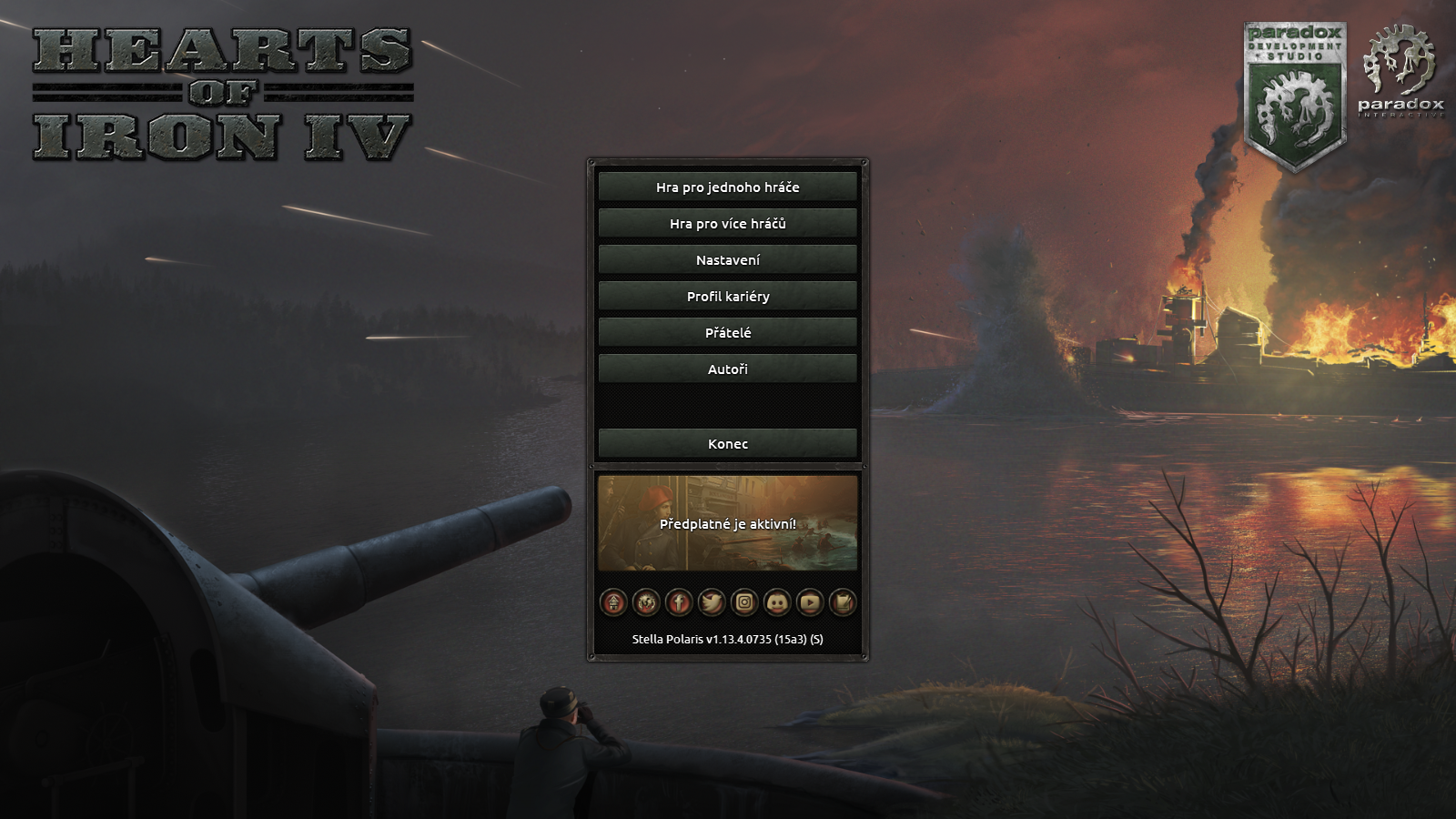Select the clipboard and pencil icon
Image resolution: width=1456 pixels, height=819 pixels.
(843, 602)
